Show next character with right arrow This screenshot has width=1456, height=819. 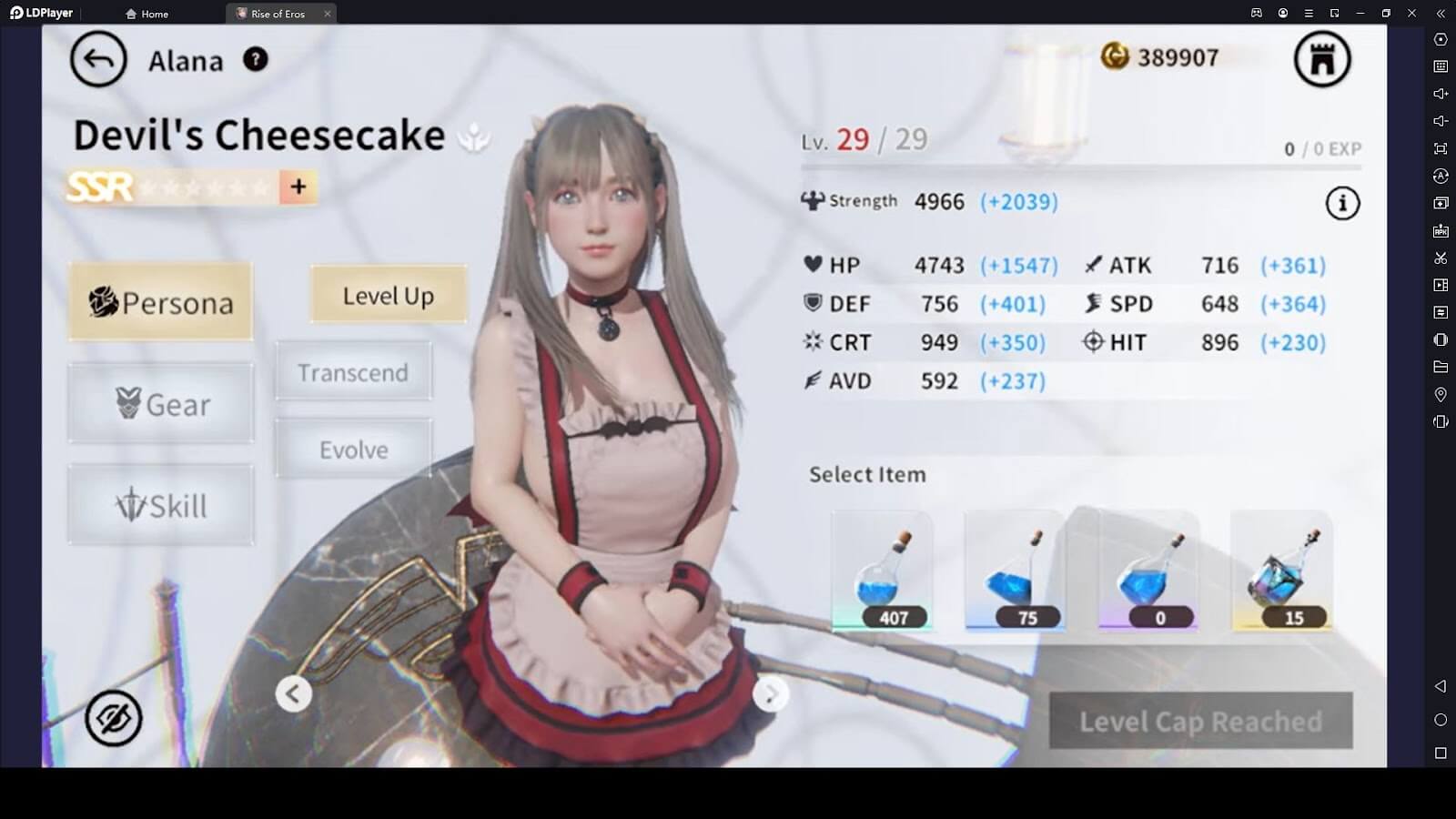click(x=770, y=694)
